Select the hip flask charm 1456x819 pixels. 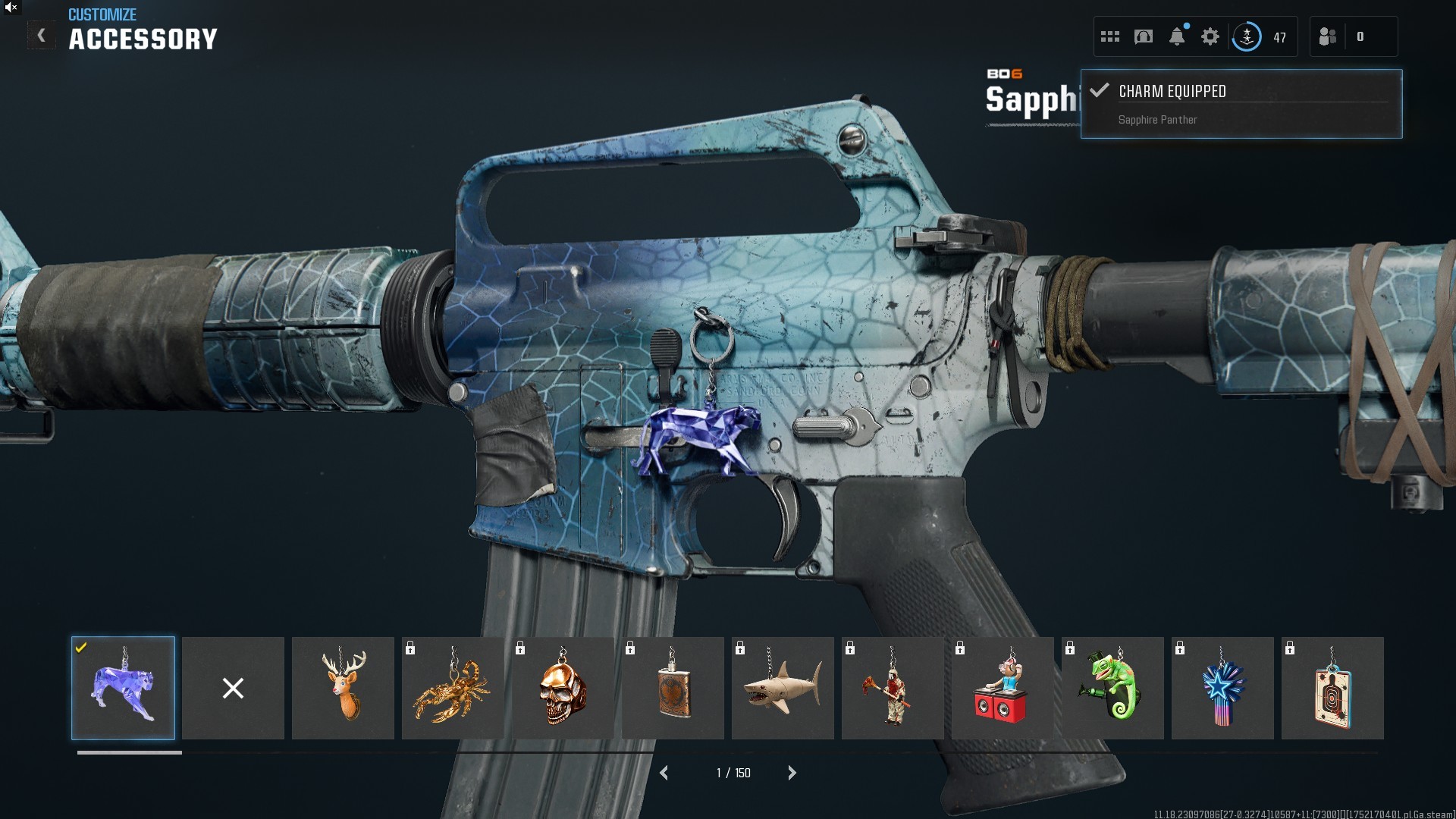[673, 688]
